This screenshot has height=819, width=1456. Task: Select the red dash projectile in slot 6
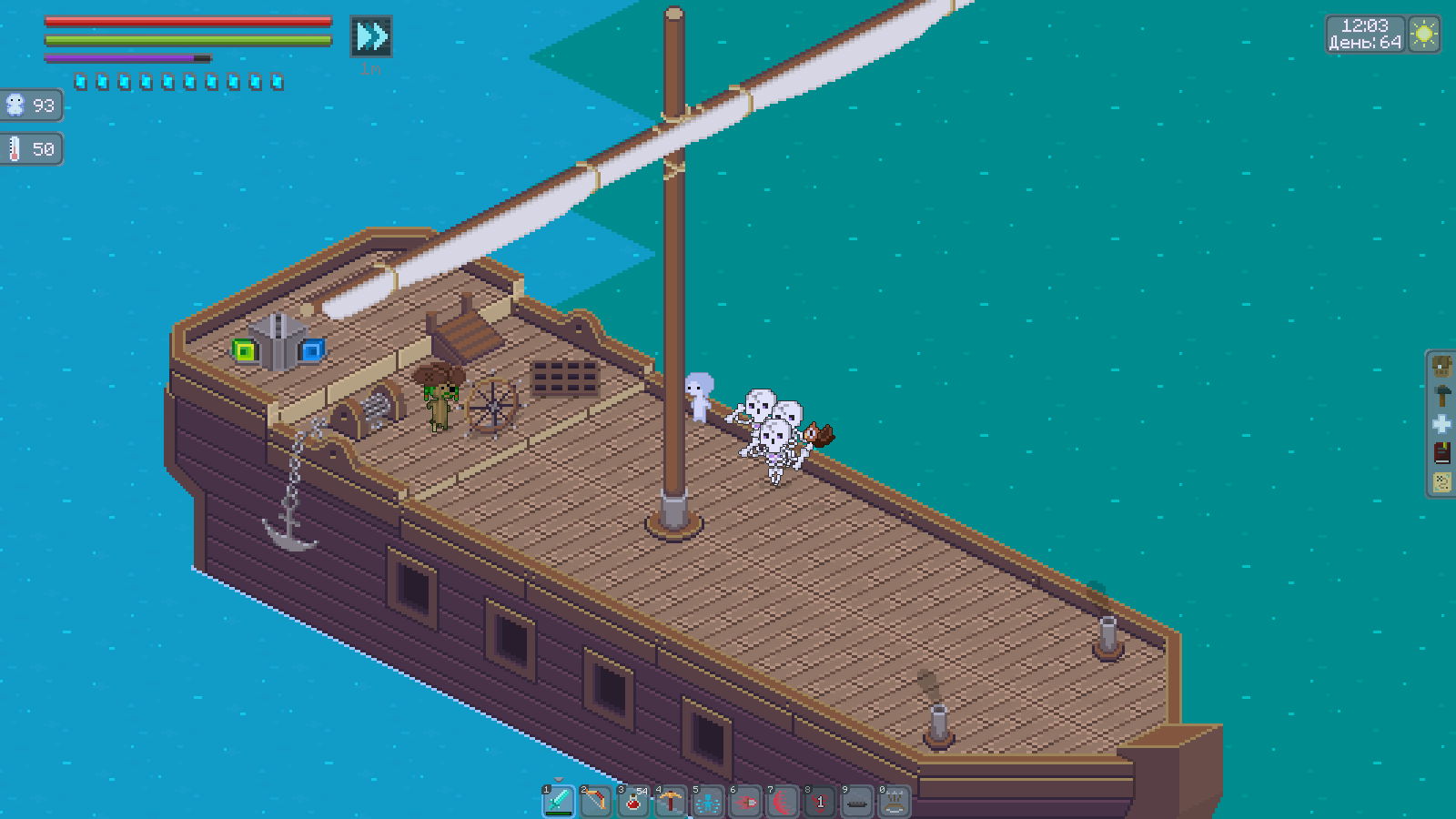(x=745, y=802)
